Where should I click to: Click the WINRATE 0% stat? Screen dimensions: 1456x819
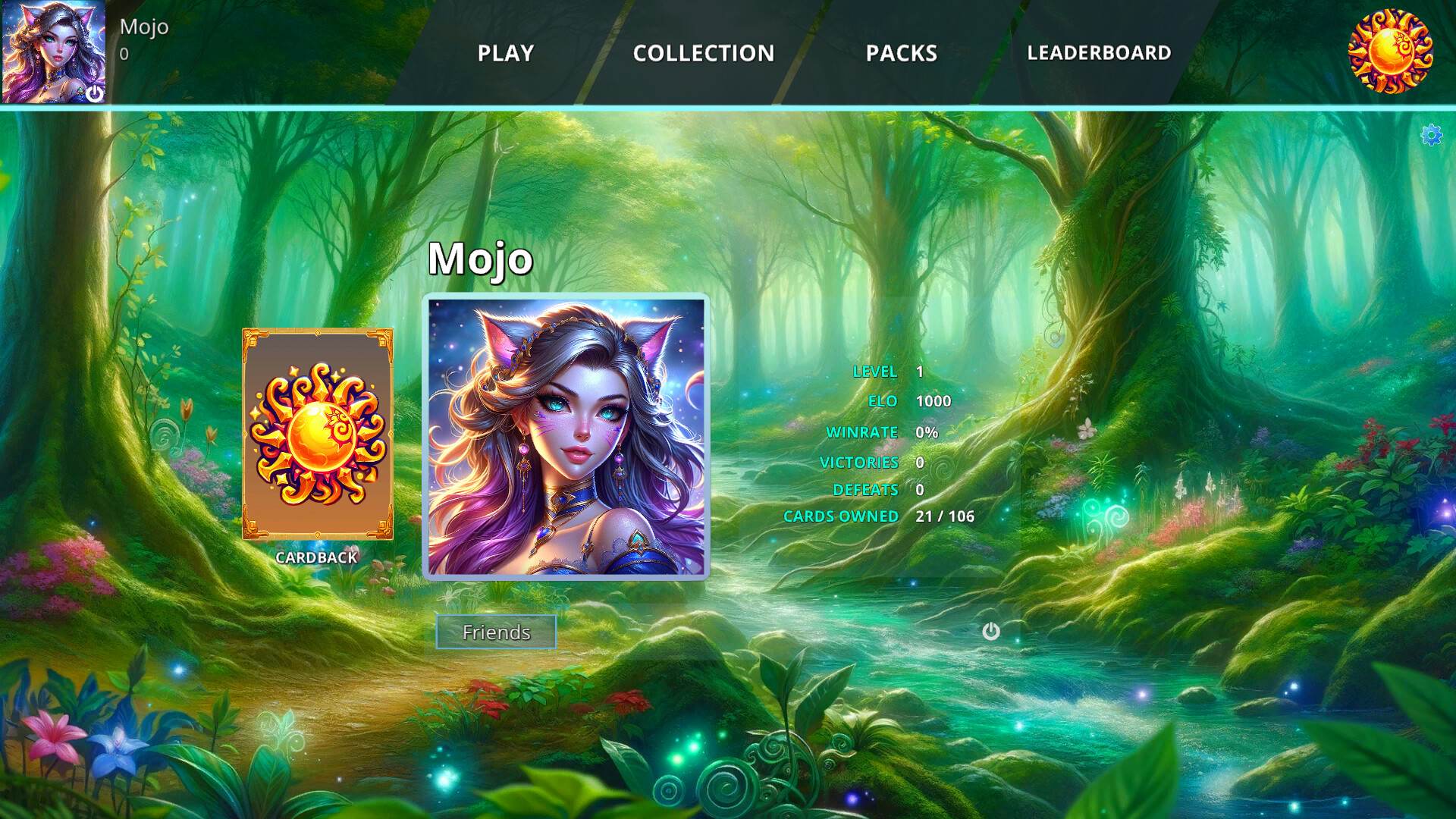click(880, 432)
